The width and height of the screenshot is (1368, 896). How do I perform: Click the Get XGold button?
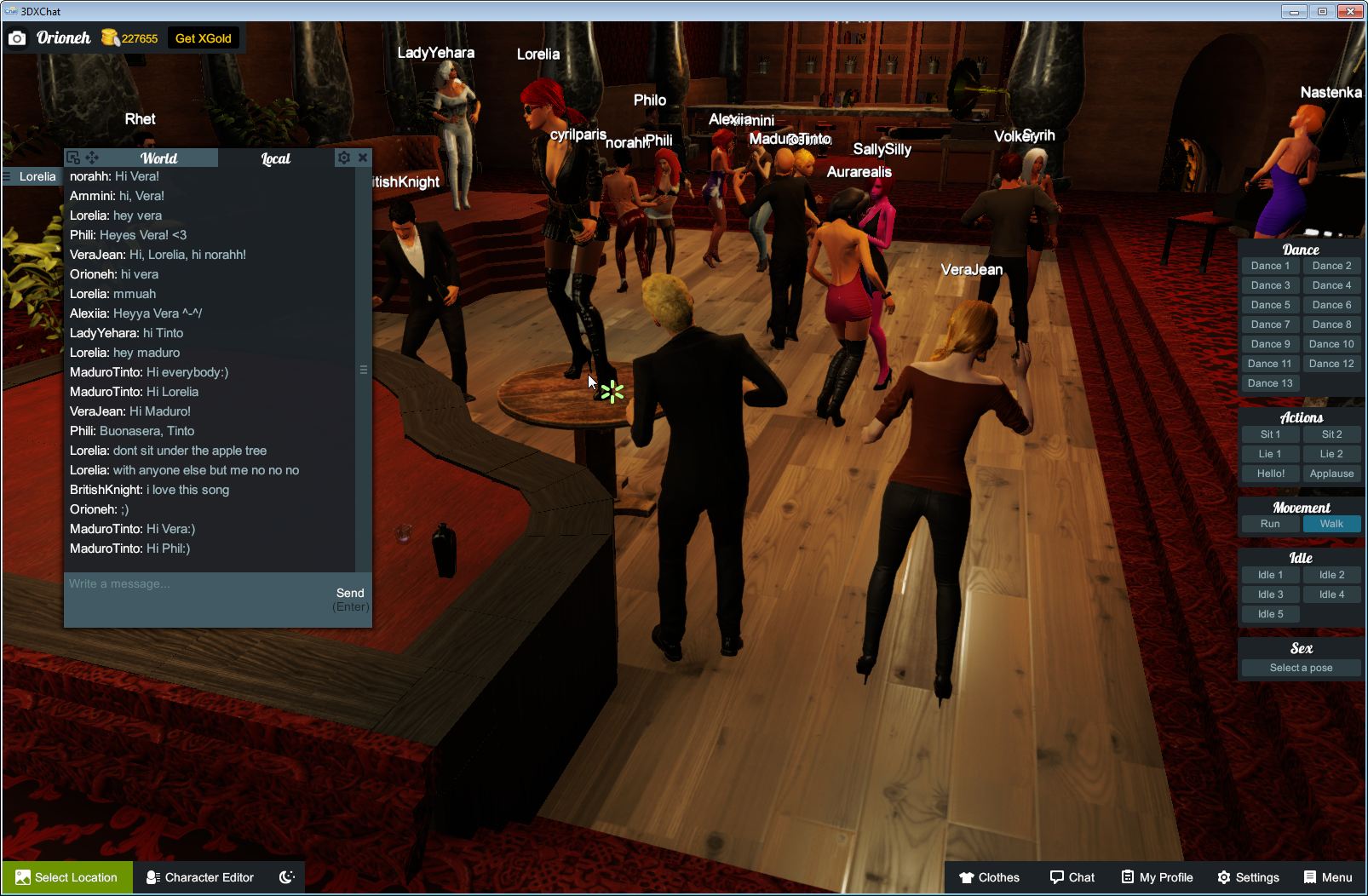204,37
